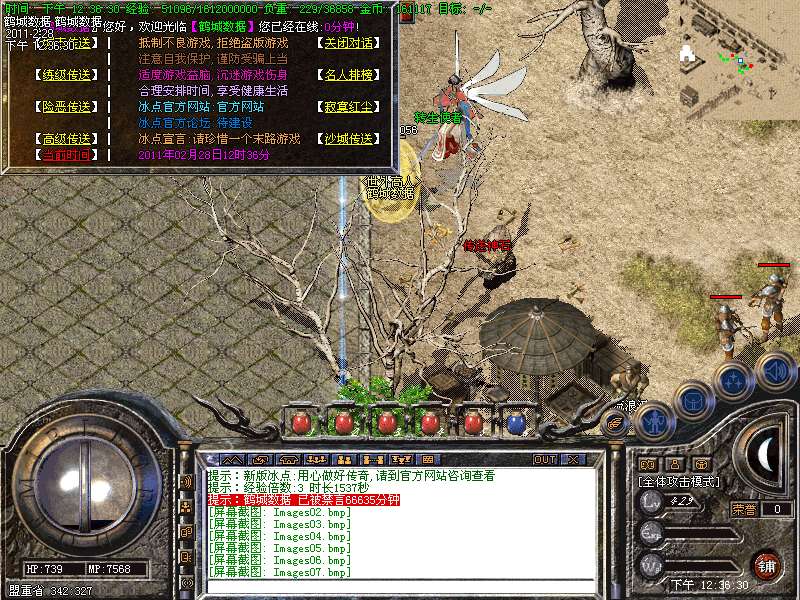The image size is (800, 600).
Task: Open the bag inventory round button
Action: [692, 400]
